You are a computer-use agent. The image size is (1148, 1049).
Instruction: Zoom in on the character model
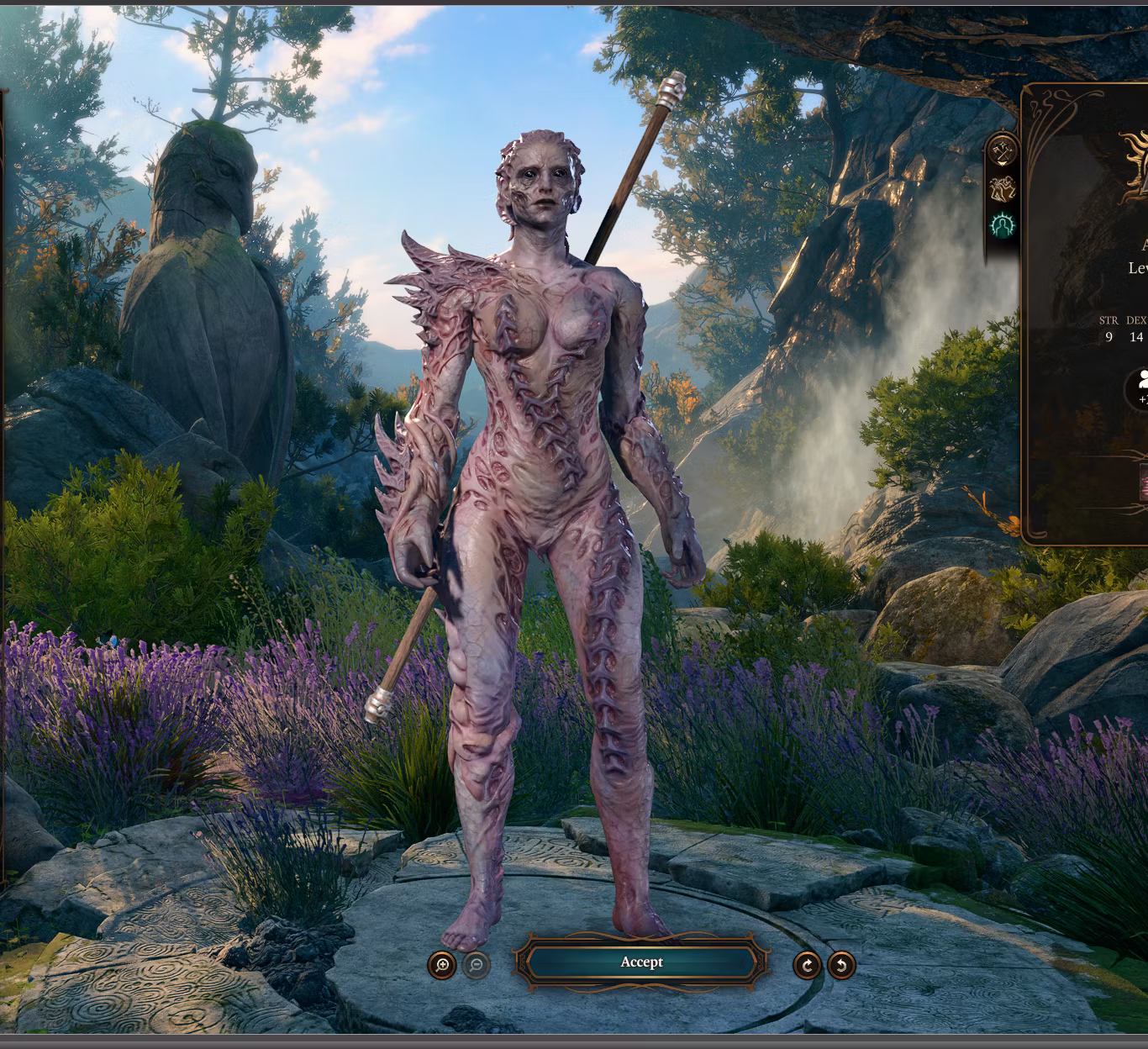click(442, 965)
